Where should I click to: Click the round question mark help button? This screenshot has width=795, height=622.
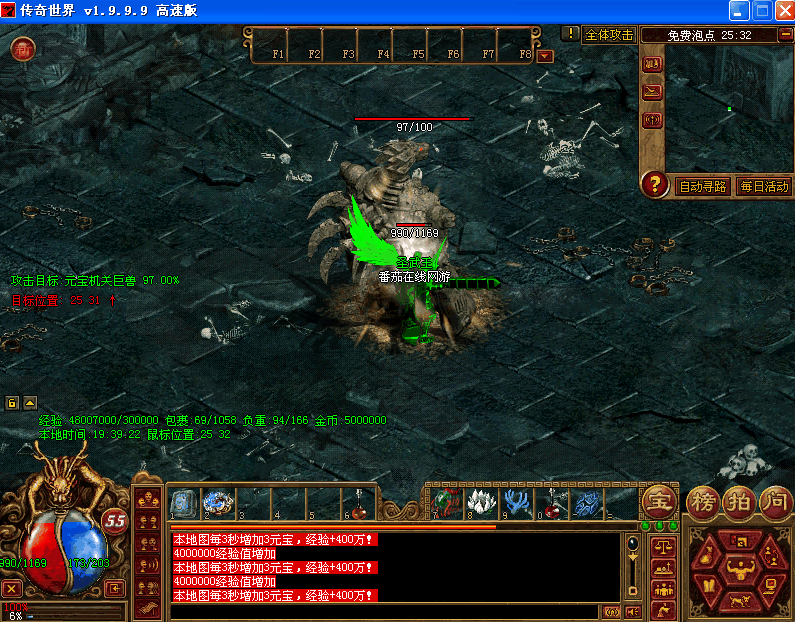(x=655, y=184)
